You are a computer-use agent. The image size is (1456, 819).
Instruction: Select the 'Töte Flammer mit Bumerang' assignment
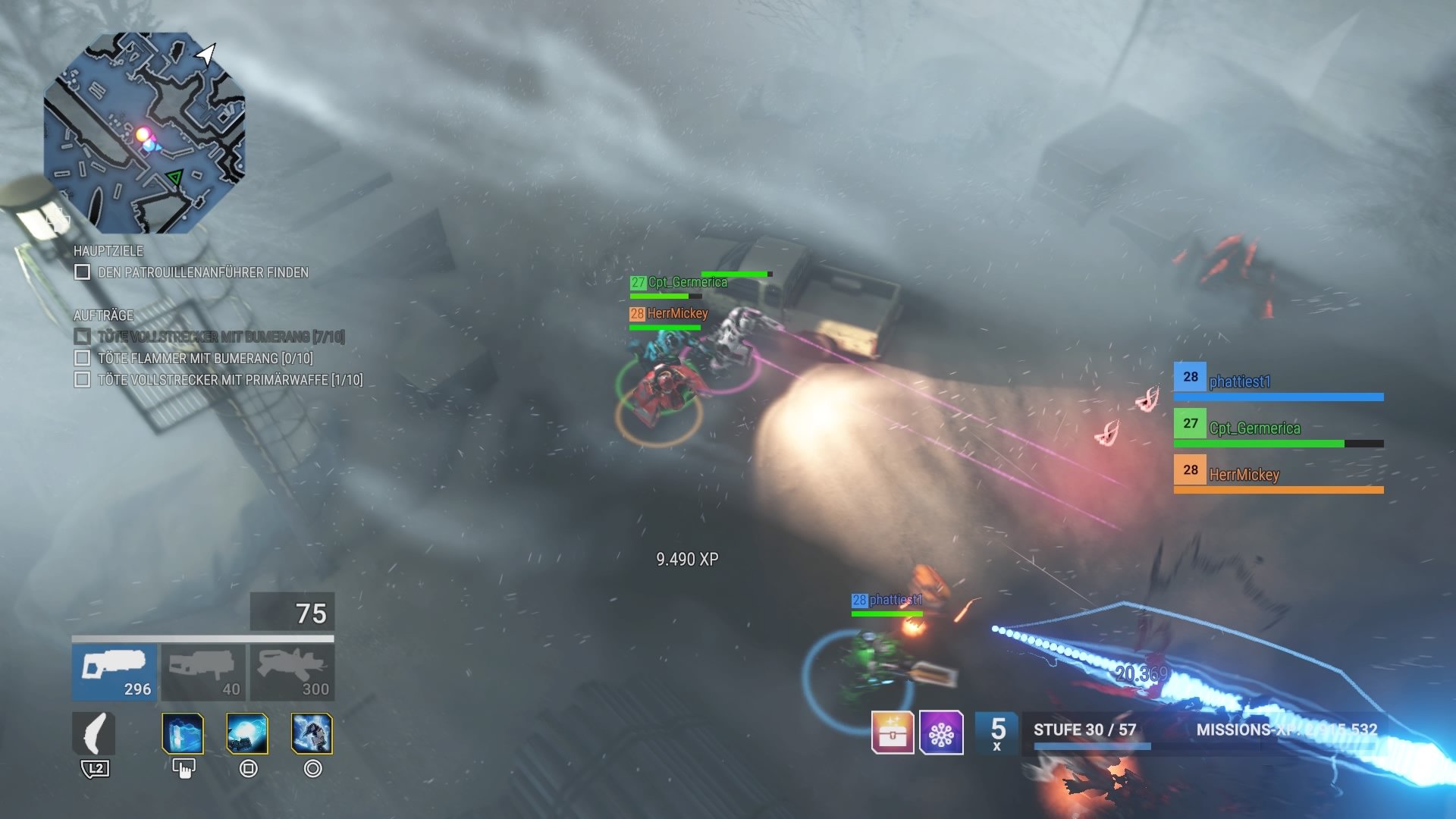205,358
